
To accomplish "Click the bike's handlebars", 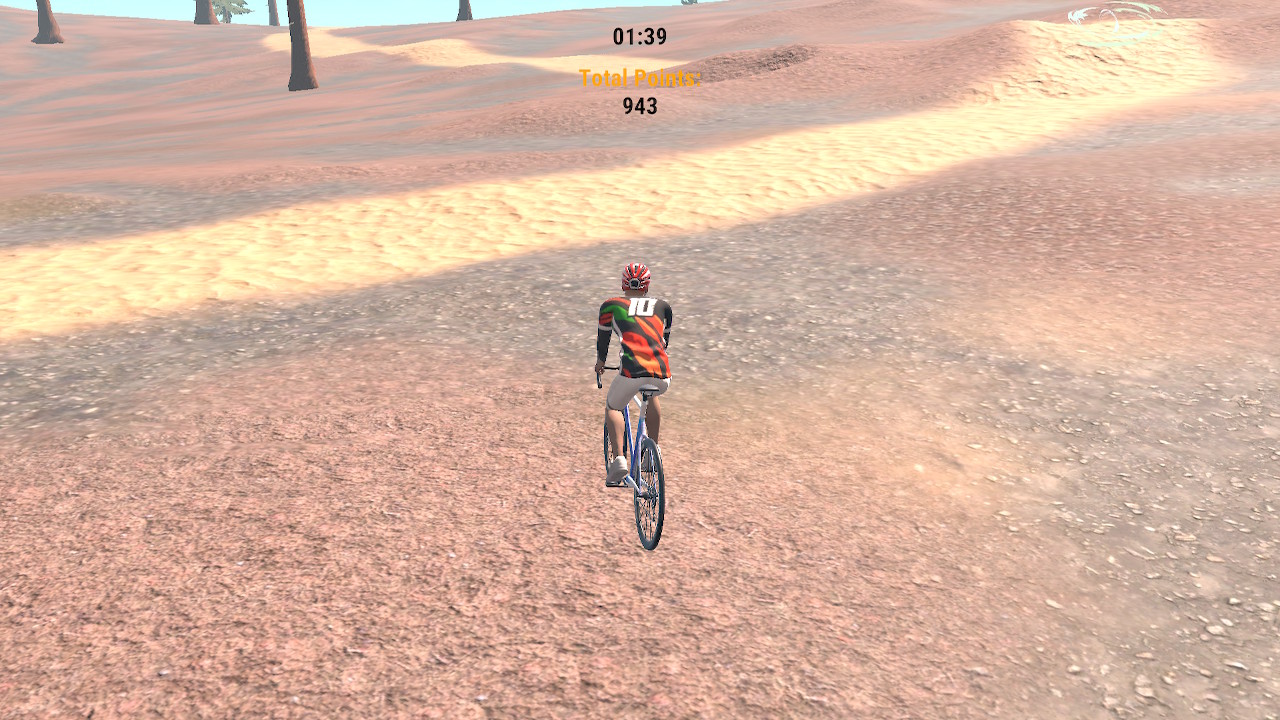I will 598,372.
